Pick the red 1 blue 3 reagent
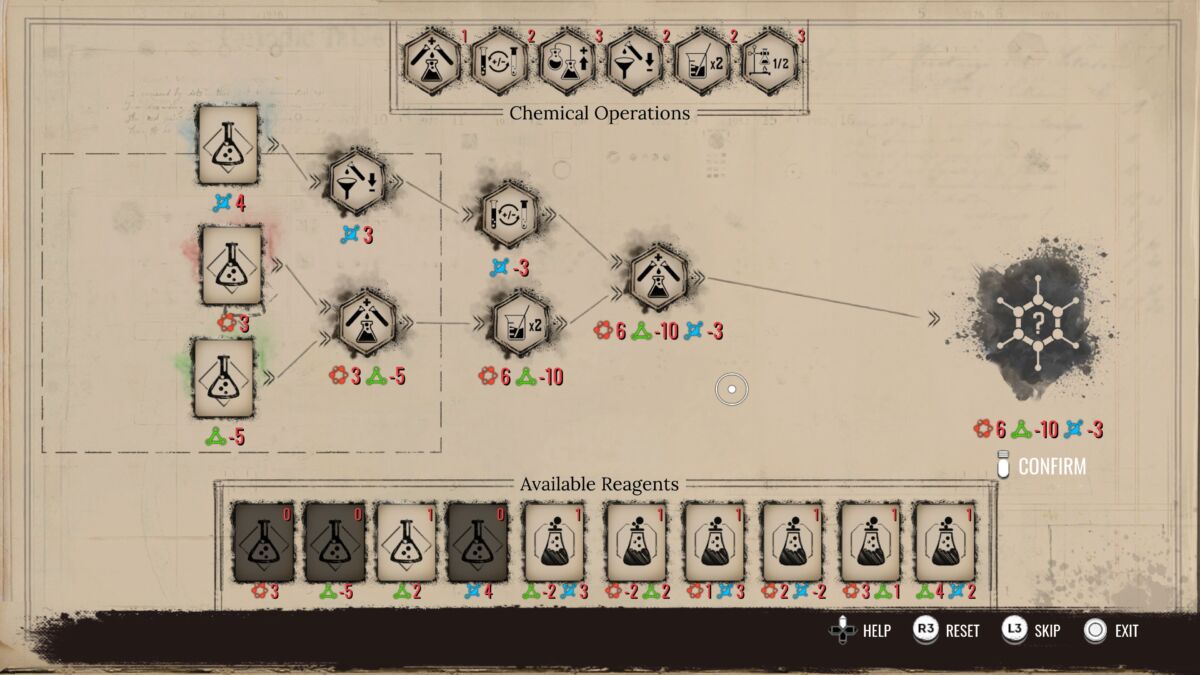Screen dimensions: 1200x675 point(713,542)
